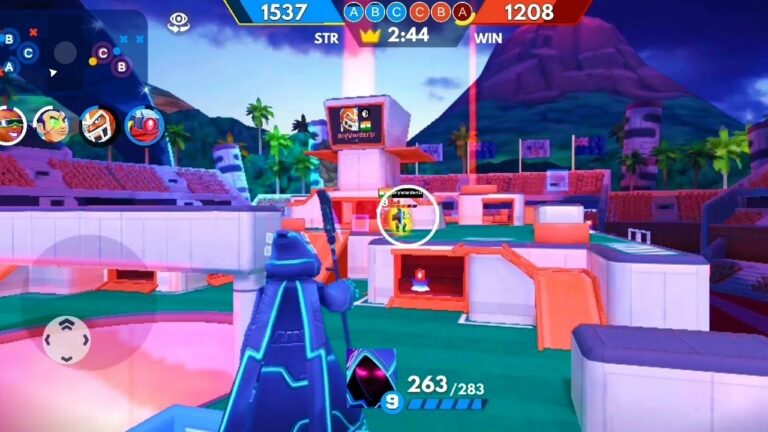Select the teammate portrait with glowing green eye
Viewport: 768px width, 432px height.
click(50, 125)
